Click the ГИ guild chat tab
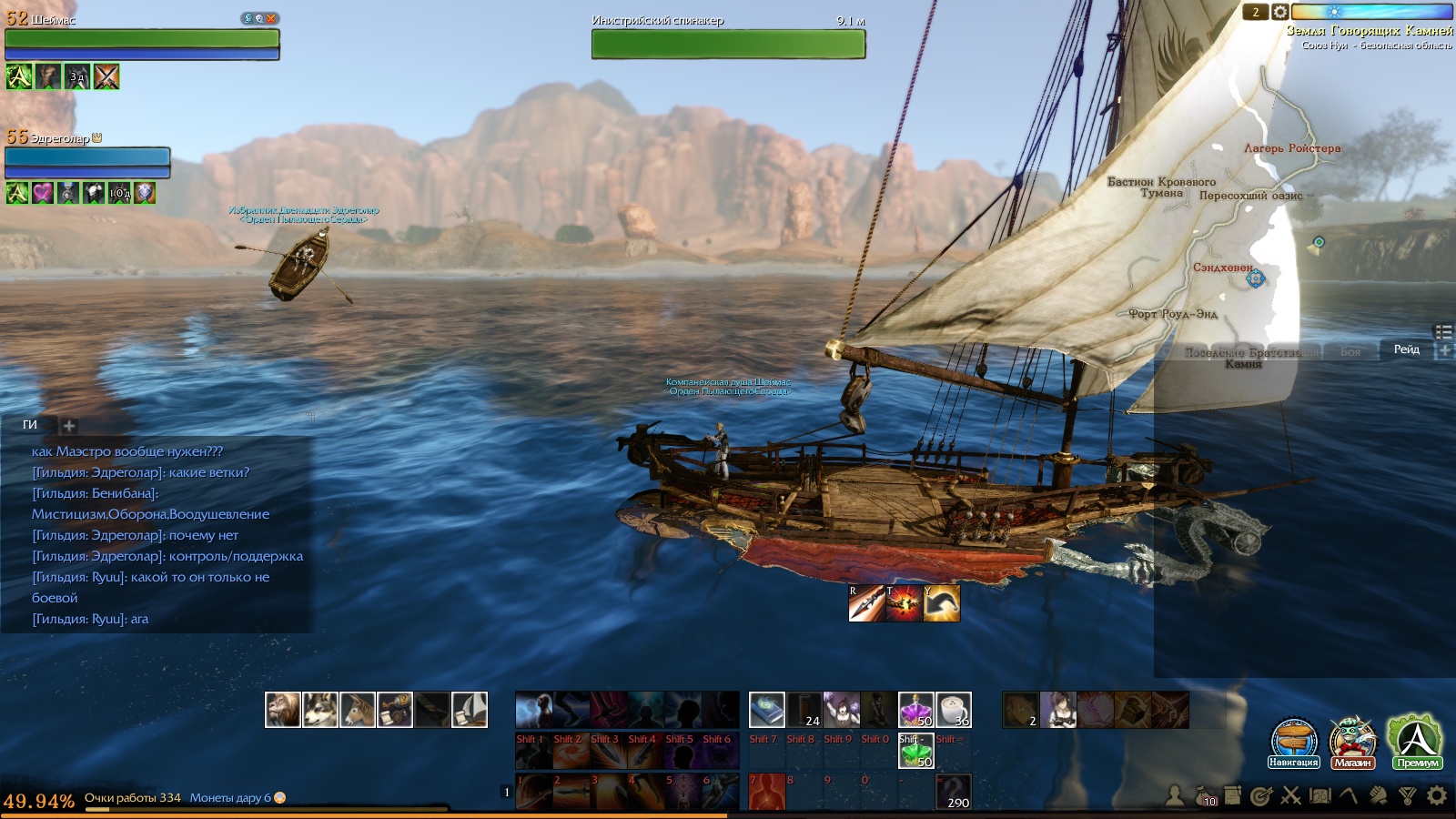 click(x=30, y=425)
